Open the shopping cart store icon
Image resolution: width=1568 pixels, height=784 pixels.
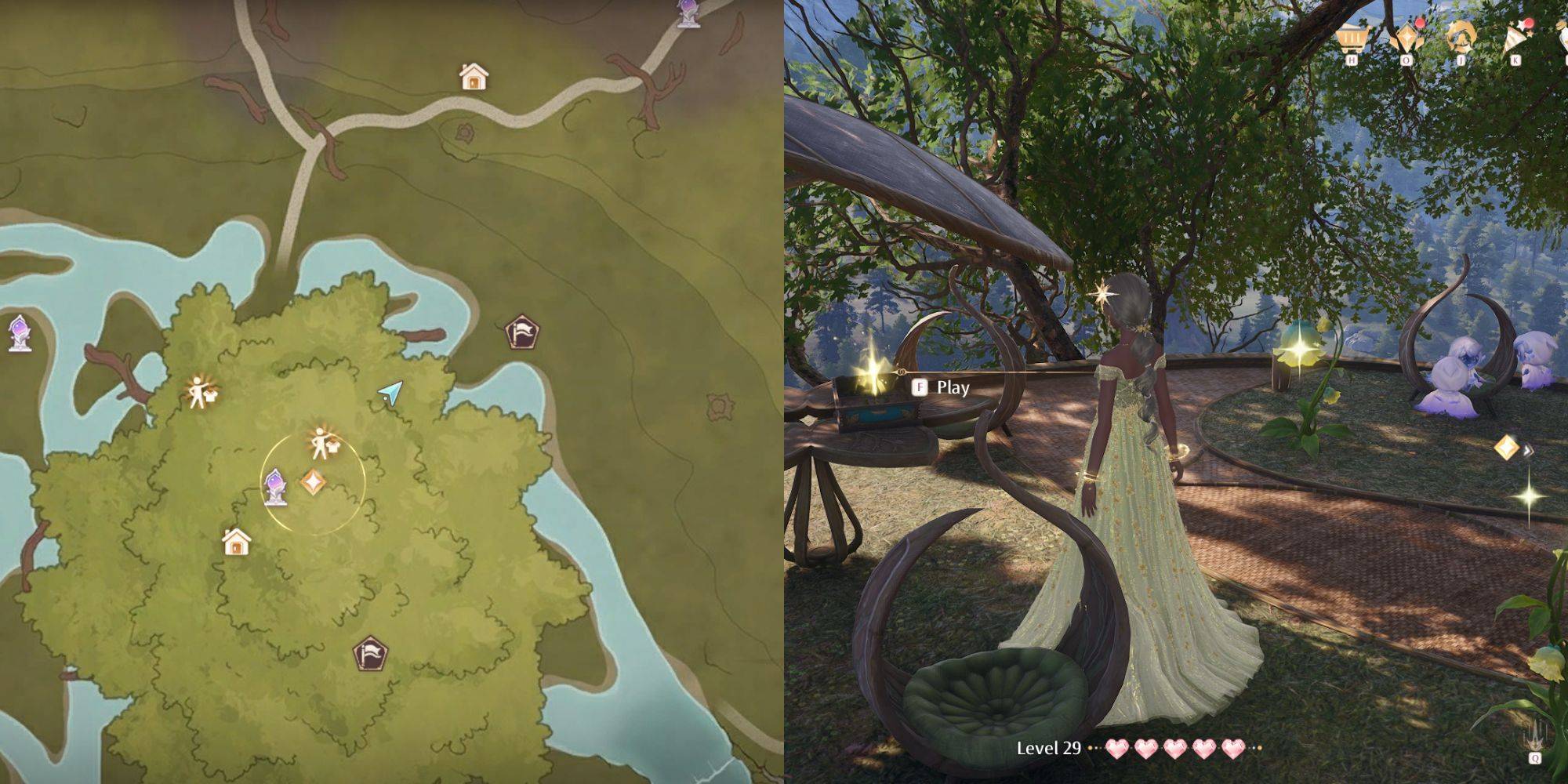pyautogui.click(x=1351, y=37)
